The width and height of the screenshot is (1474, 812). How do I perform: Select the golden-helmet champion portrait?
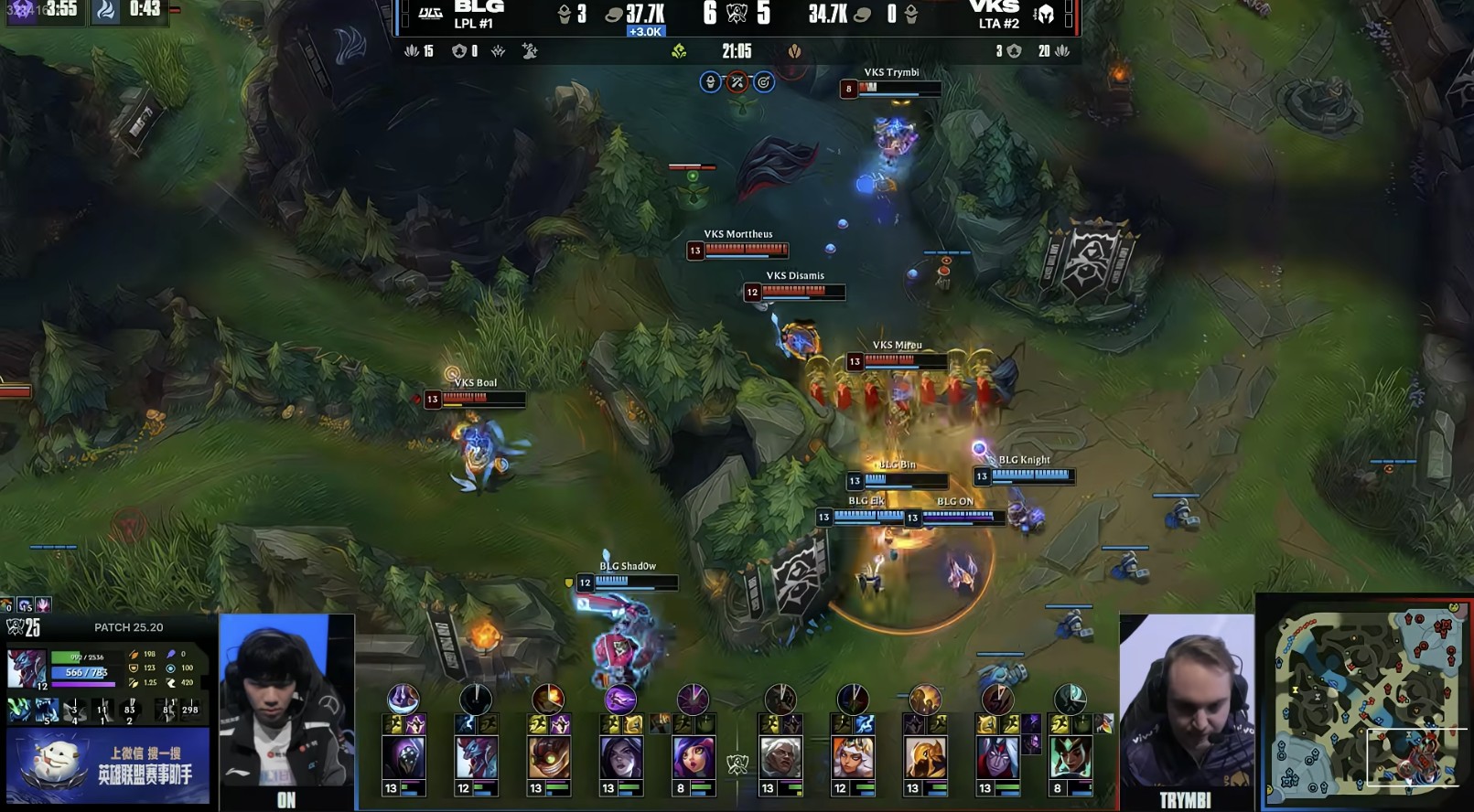[924, 758]
